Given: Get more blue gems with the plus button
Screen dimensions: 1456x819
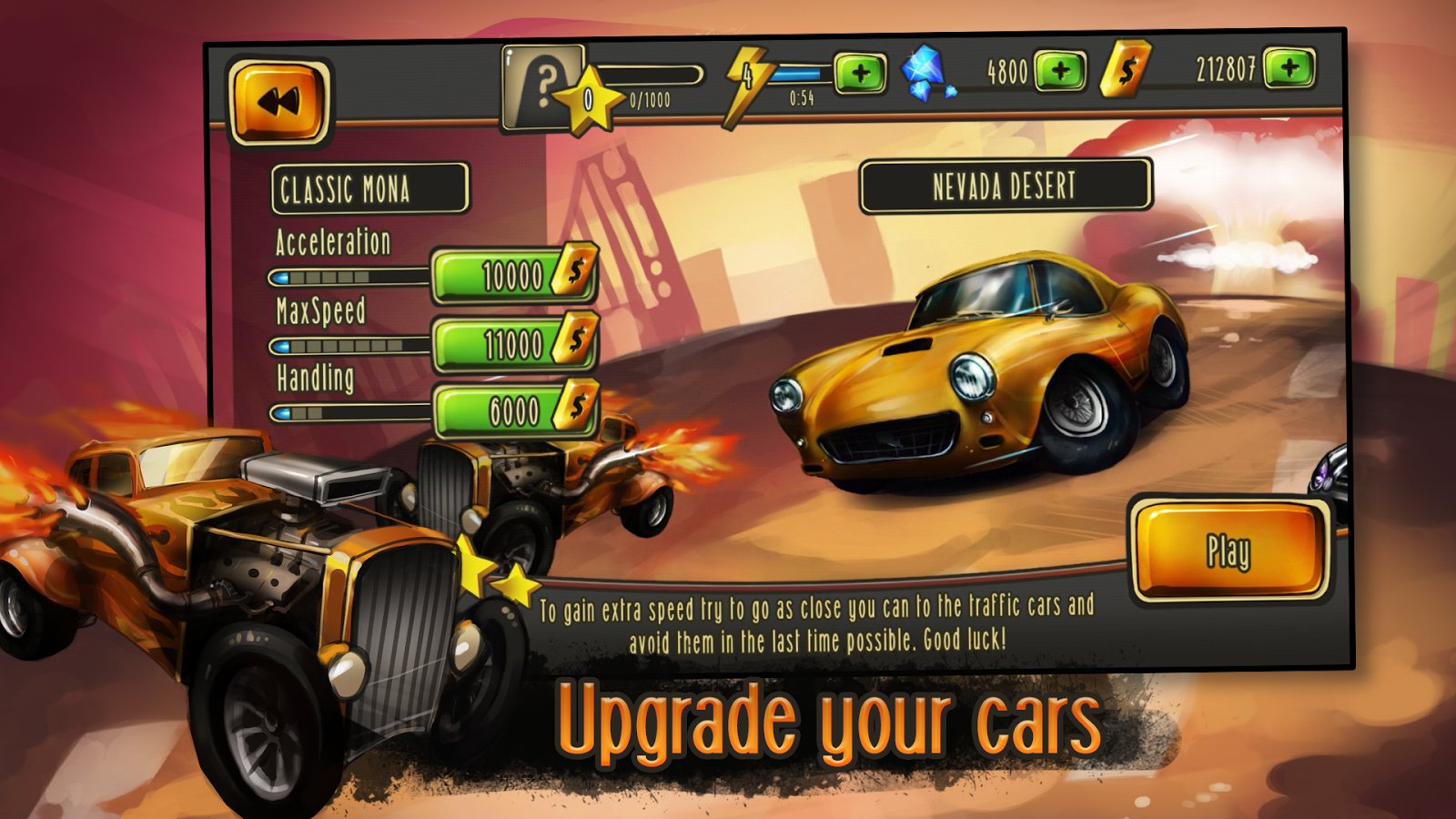Looking at the screenshot, I should pos(1060,70).
